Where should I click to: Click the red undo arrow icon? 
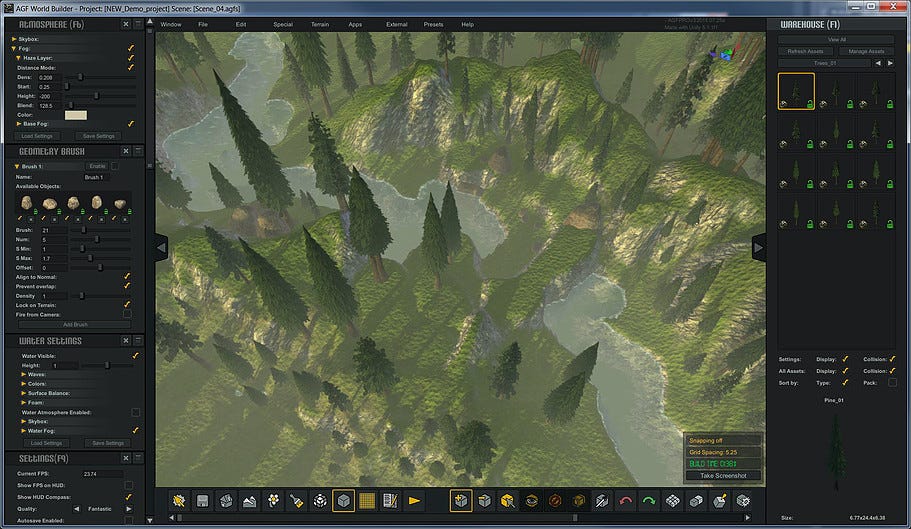pyautogui.click(x=627, y=500)
